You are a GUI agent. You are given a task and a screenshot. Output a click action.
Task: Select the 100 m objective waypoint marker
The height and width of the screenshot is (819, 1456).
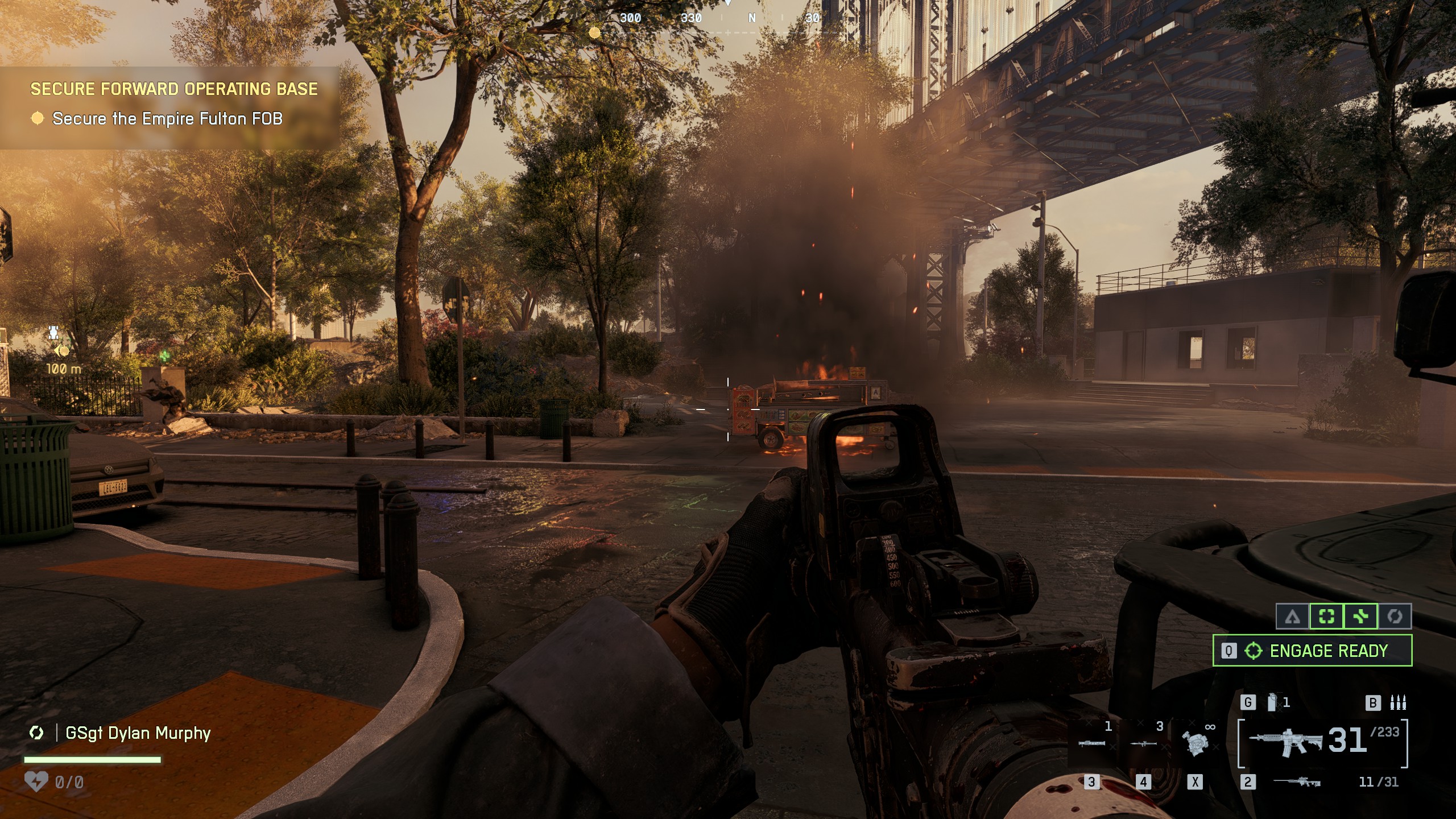pos(60,350)
